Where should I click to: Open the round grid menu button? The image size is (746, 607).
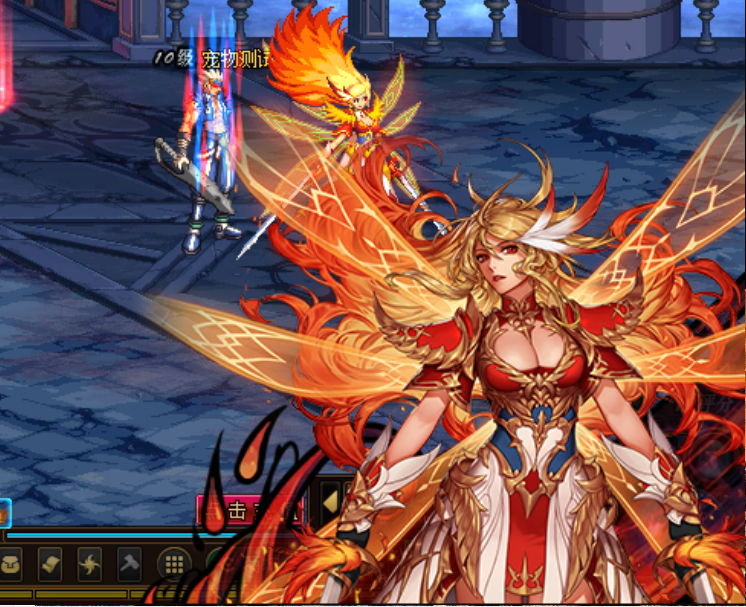click(173, 565)
